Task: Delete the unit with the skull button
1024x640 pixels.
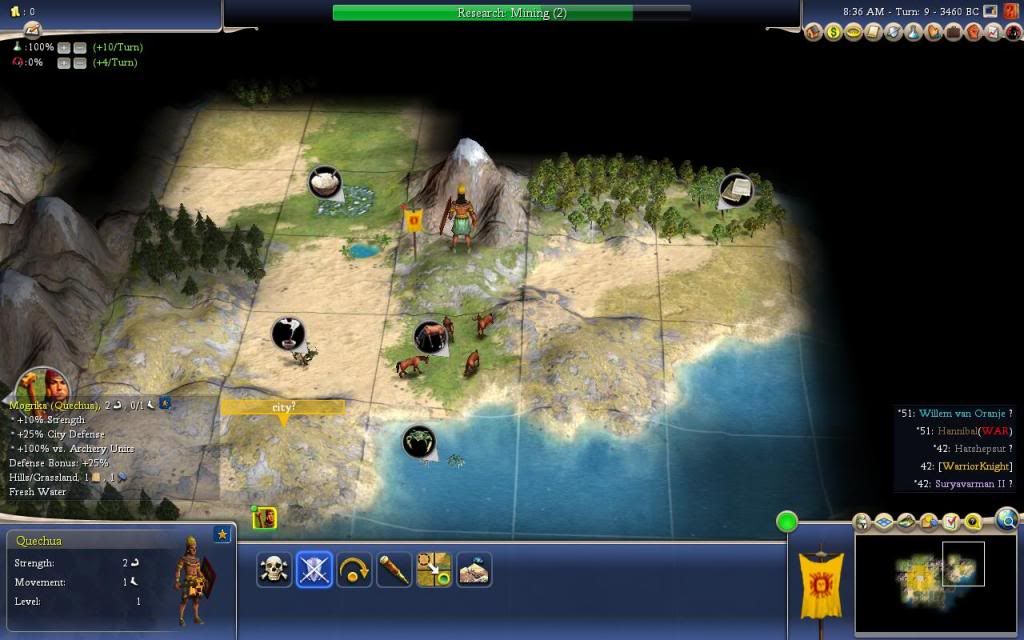Action: 274,570
